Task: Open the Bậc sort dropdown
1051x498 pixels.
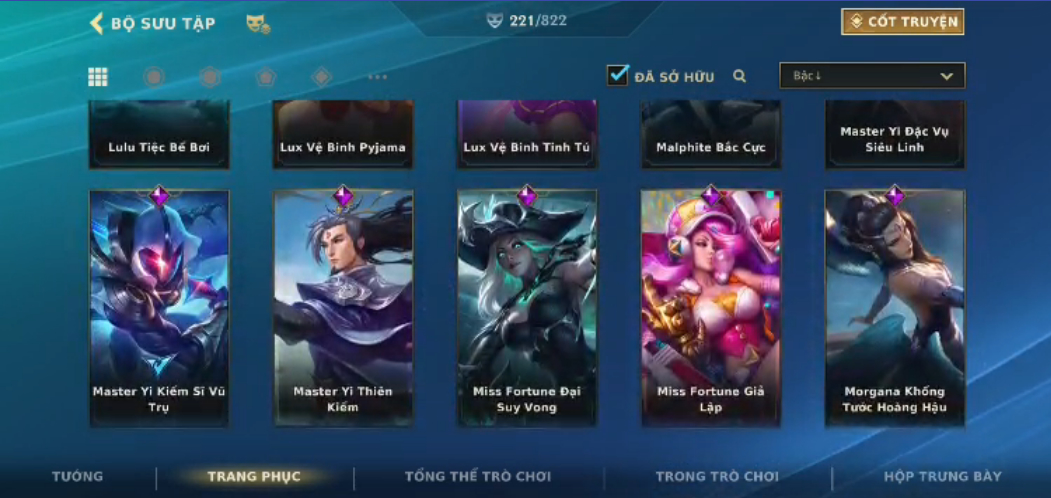Action: (872, 76)
